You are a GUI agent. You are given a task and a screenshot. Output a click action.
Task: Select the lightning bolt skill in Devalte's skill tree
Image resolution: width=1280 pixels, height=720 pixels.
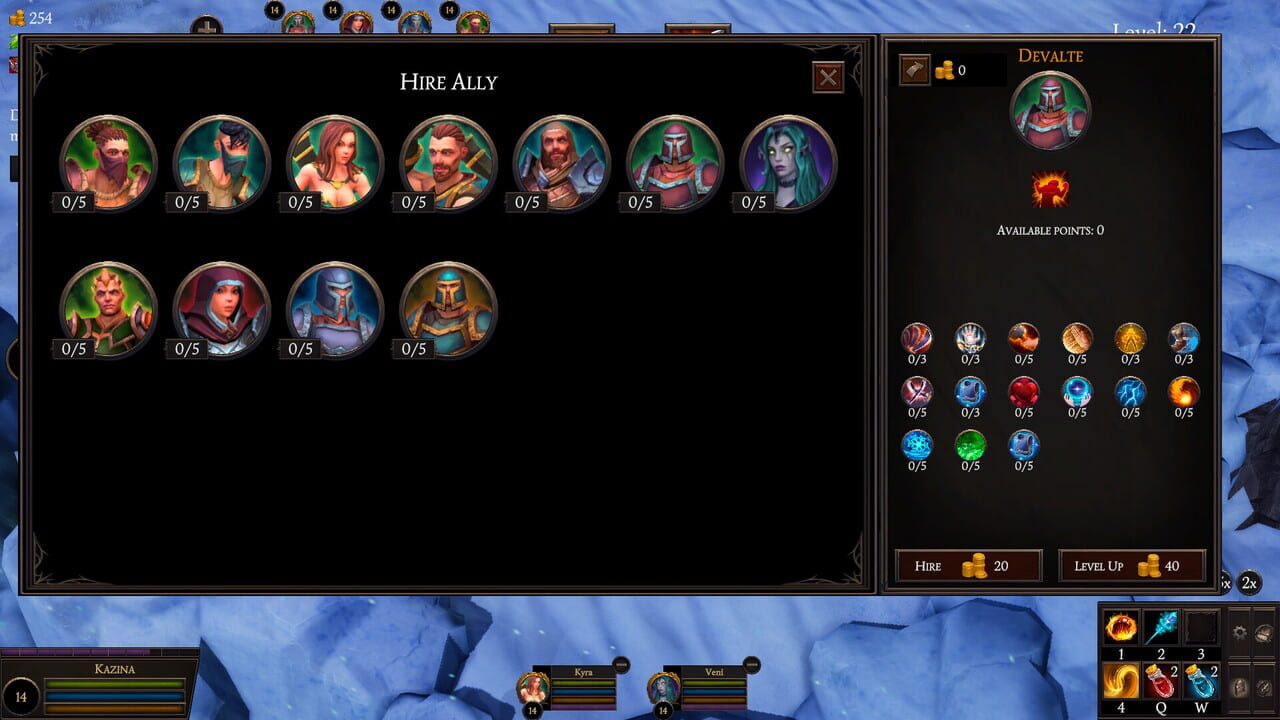click(x=1130, y=391)
